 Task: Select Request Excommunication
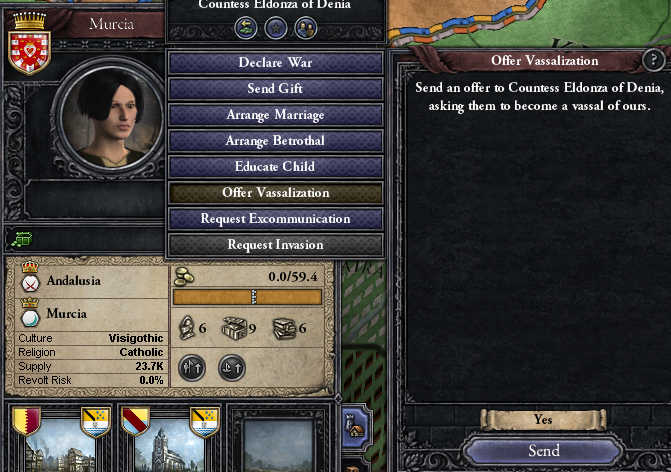click(275, 219)
